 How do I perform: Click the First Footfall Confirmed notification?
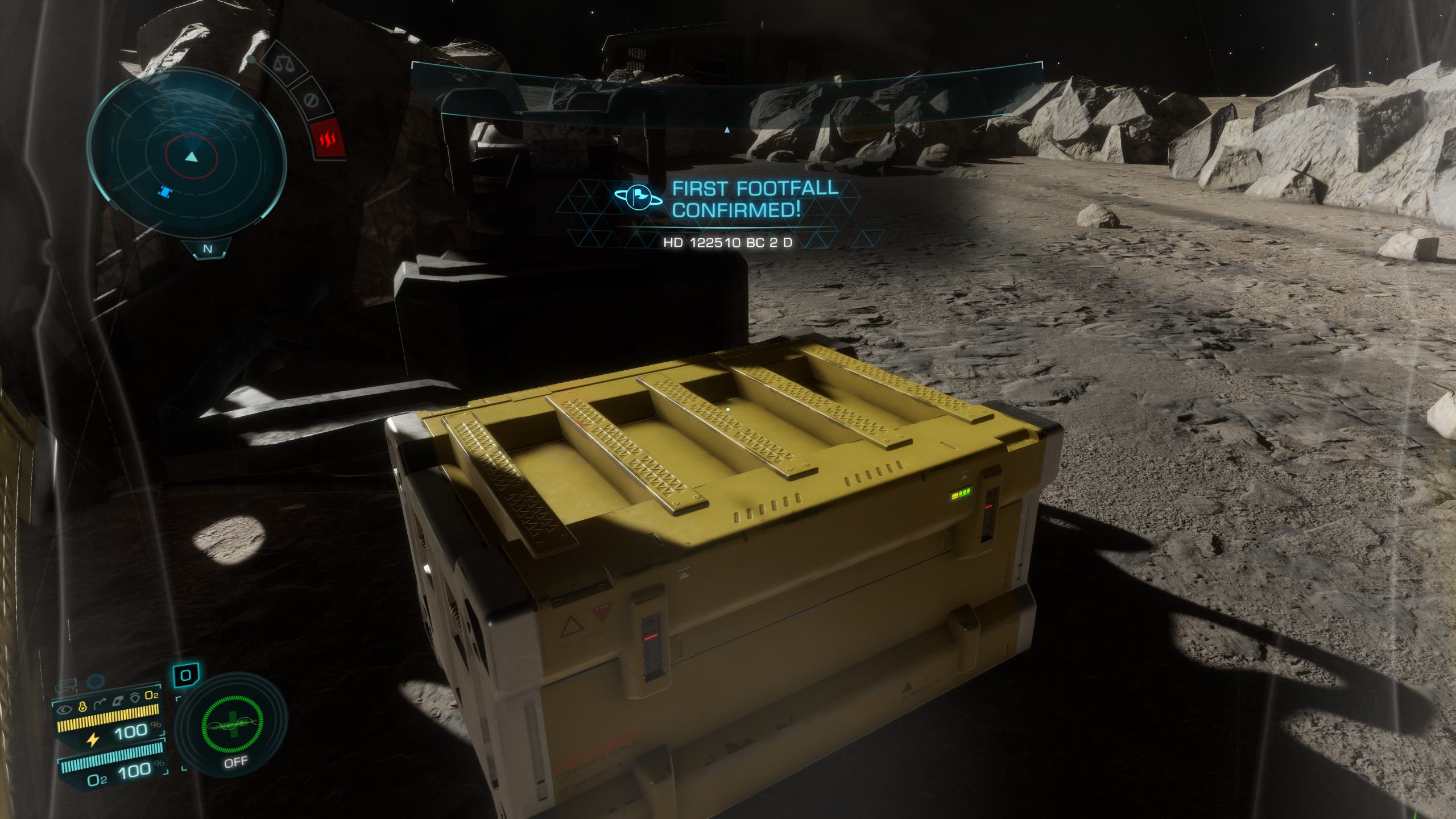[728, 208]
